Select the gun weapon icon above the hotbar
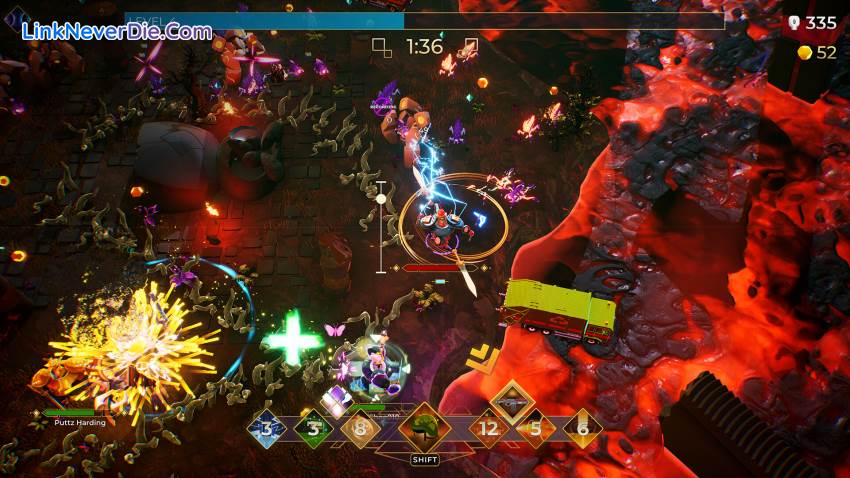The height and width of the screenshot is (478, 850). tap(512, 399)
